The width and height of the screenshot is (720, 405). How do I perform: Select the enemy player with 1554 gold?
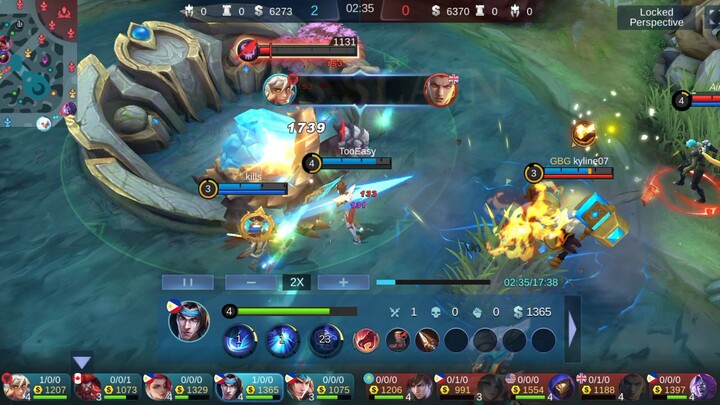[x=538, y=387]
